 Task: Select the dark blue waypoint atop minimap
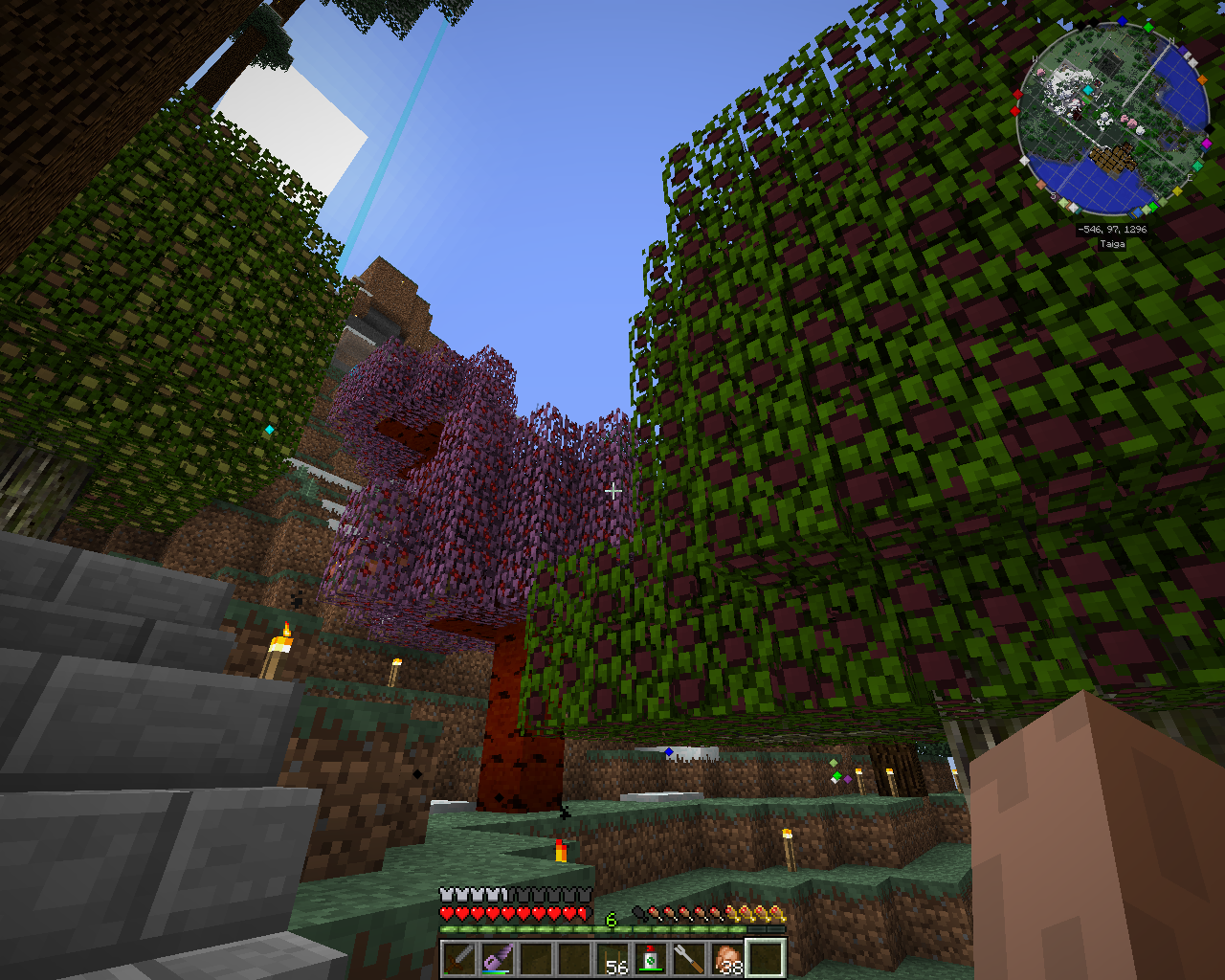pos(1122,21)
